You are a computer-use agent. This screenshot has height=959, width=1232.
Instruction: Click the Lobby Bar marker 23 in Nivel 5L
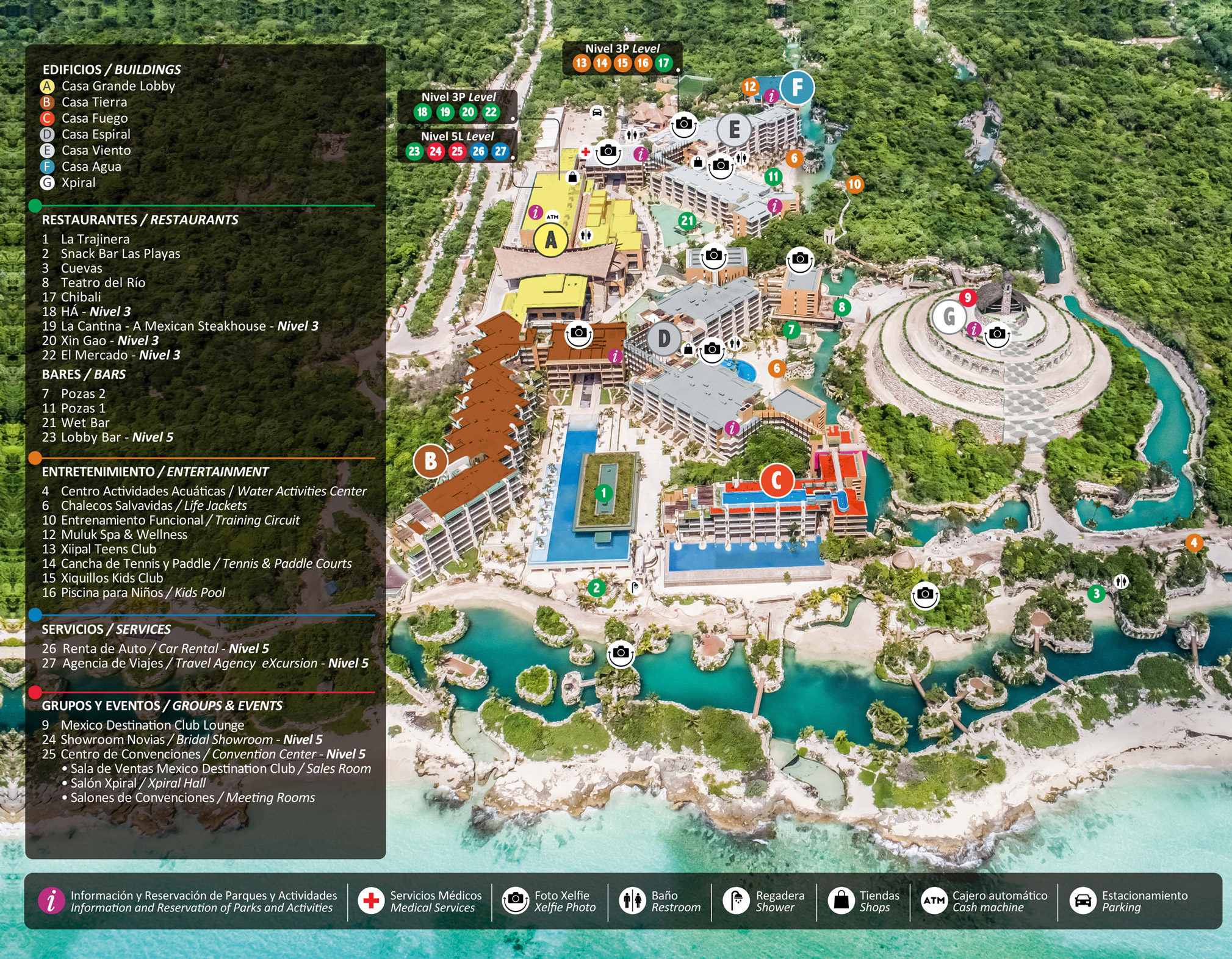(414, 151)
